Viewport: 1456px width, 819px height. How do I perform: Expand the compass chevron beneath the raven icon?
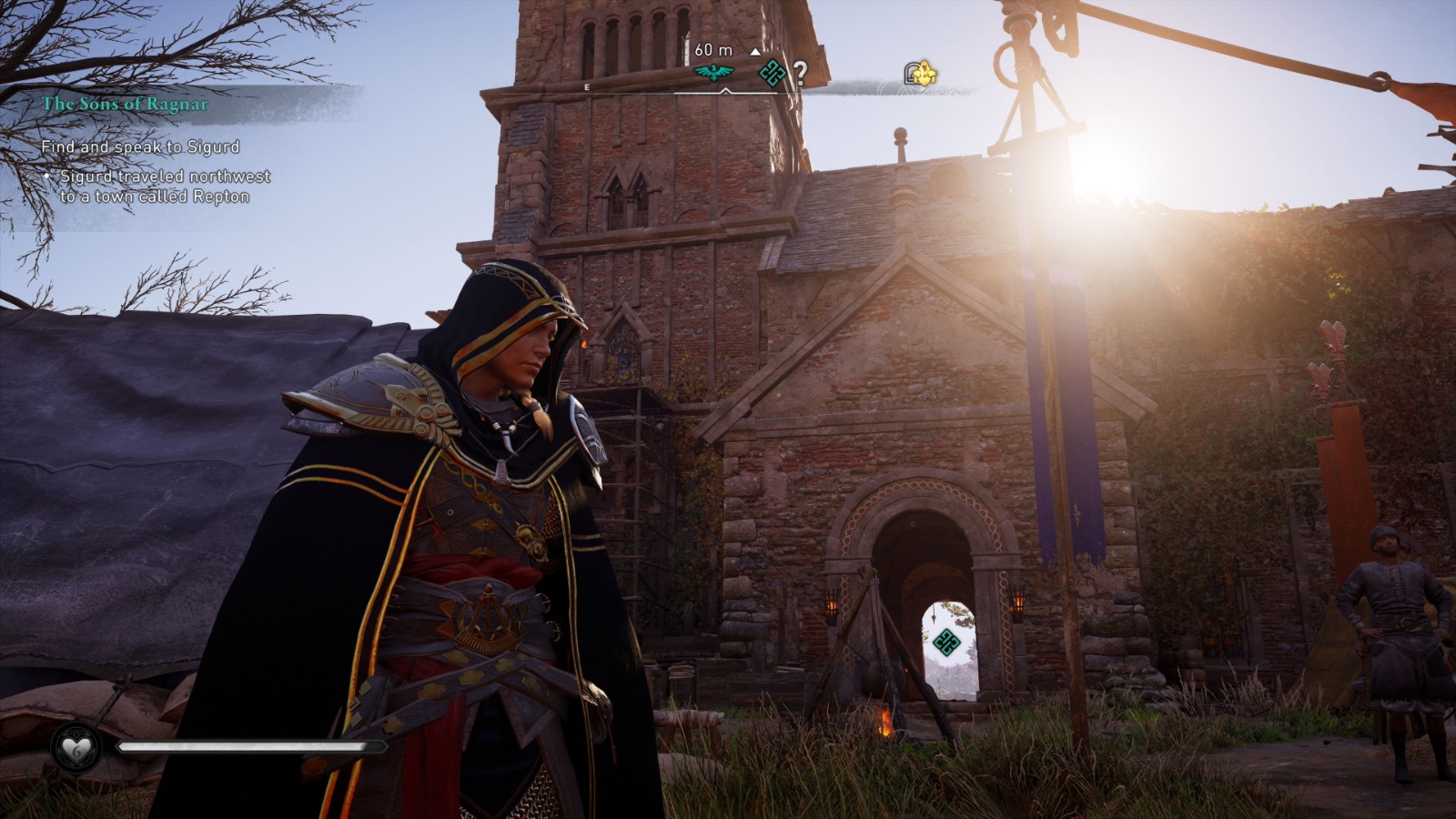[x=724, y=91]
